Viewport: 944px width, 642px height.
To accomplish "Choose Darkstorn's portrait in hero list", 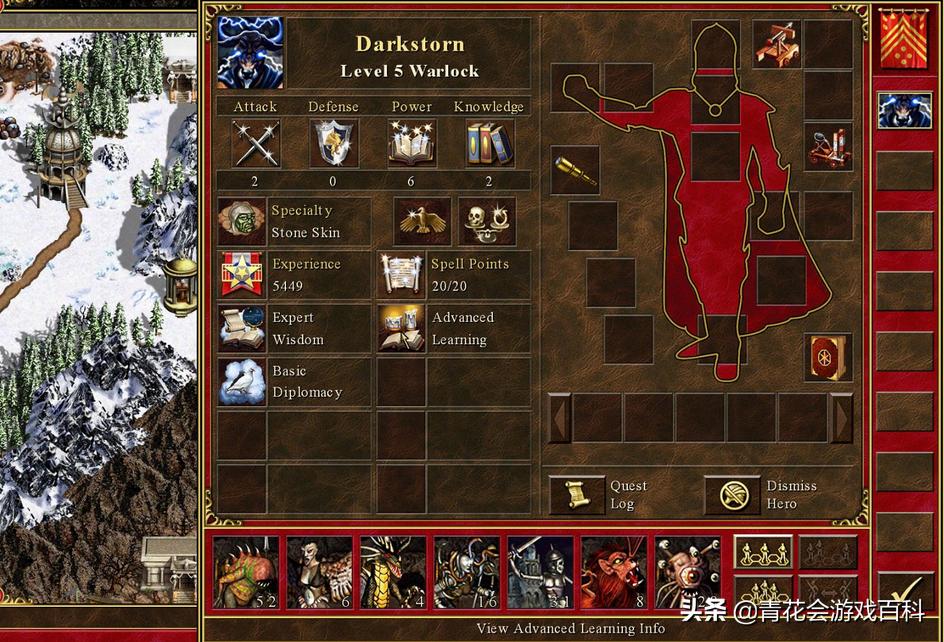I will point(904,110).
